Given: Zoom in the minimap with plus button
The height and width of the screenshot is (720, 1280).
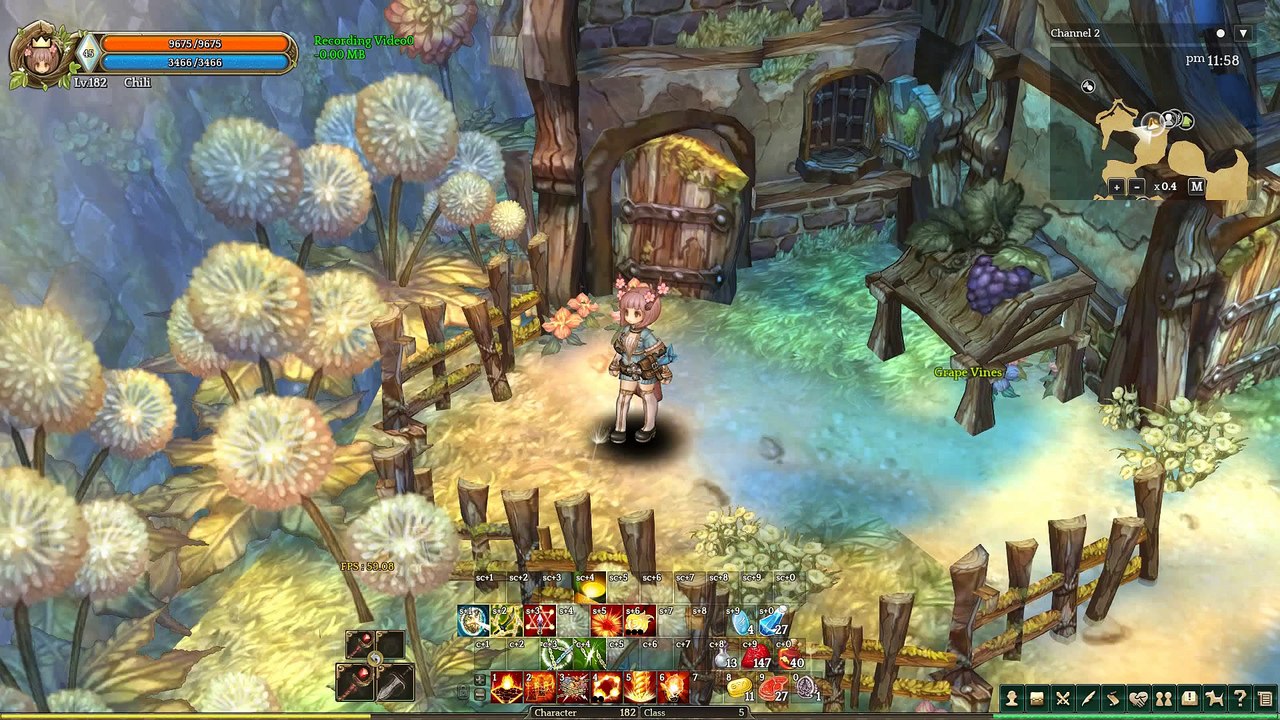Looking at the screenshot, I should [1117, 187].
